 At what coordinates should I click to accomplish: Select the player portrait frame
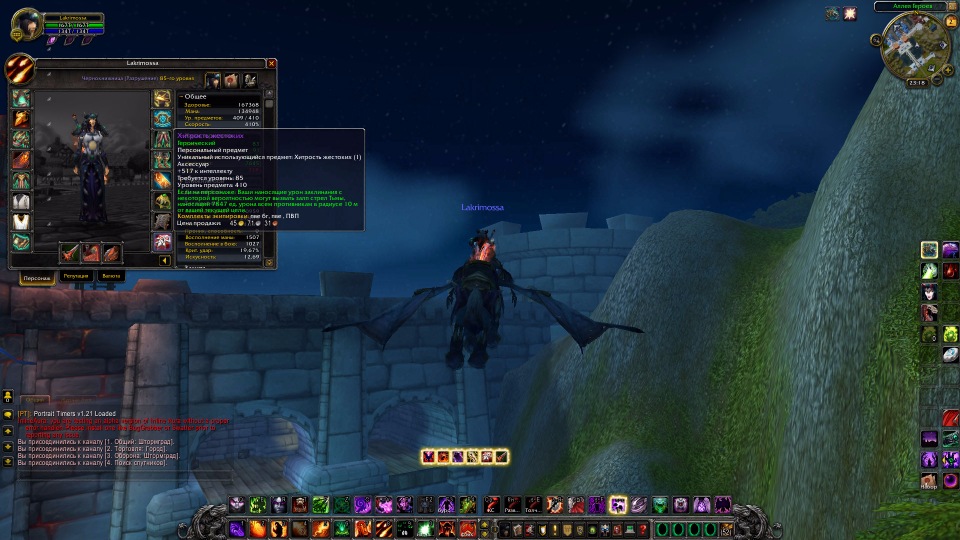pos(25,23)
